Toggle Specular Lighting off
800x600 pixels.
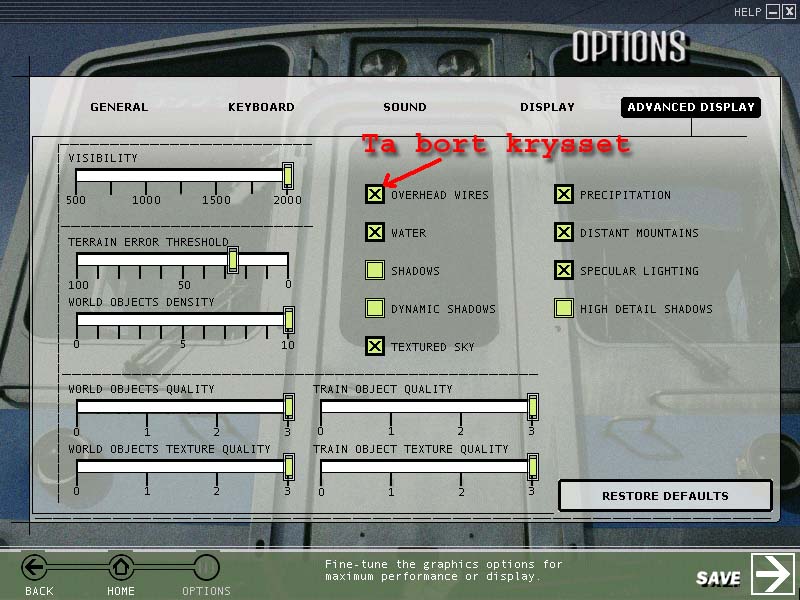[564, 270]
